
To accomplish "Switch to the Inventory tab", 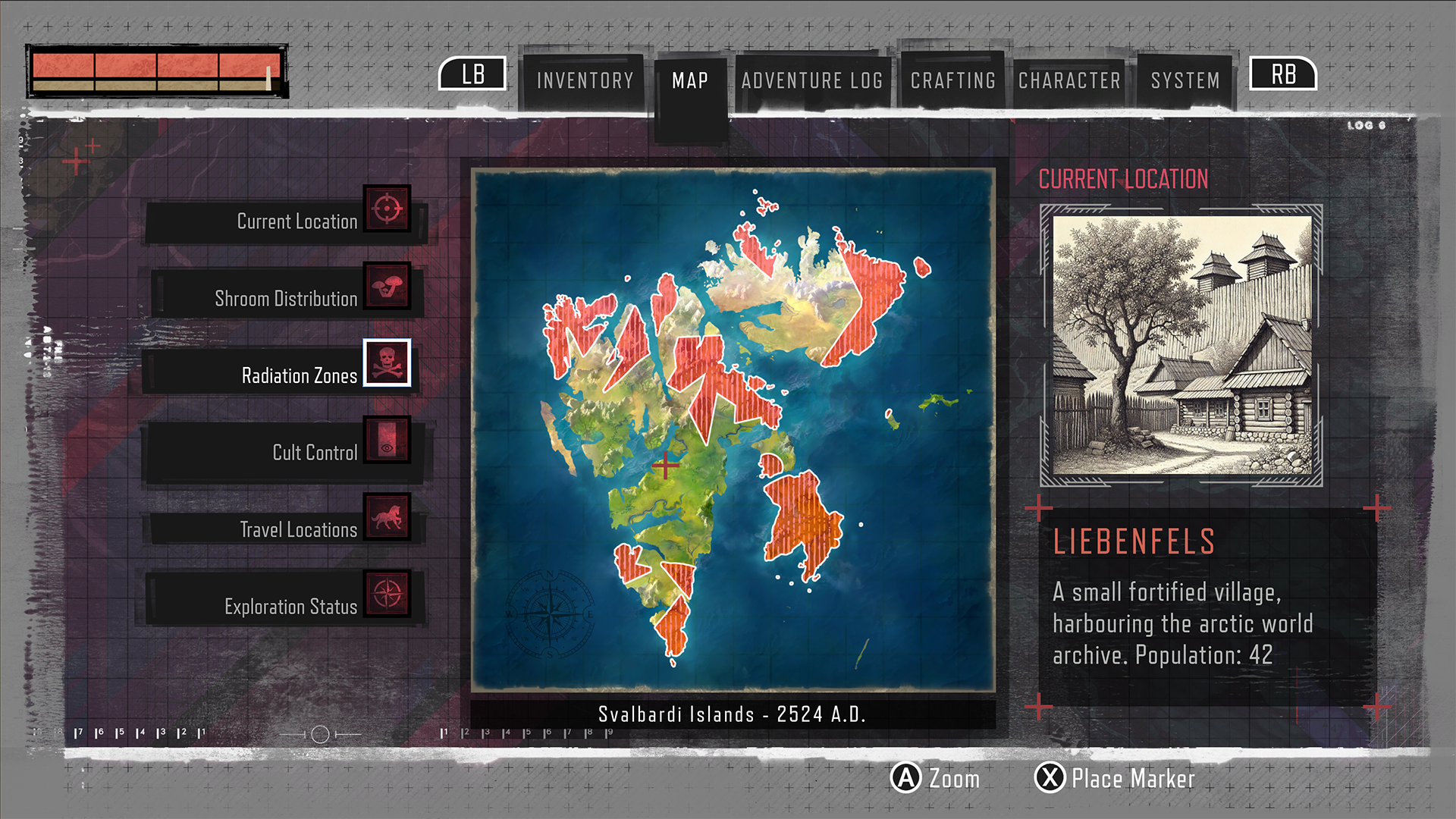I will coord(584,80).
